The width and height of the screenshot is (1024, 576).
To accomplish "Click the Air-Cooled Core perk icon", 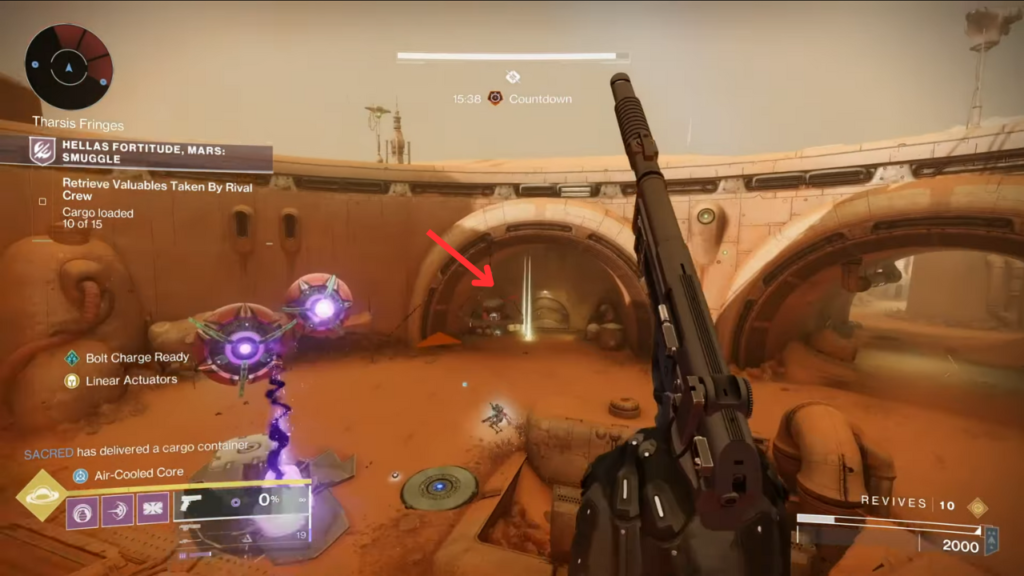I will pyautogui.click(x=79, y=475).
